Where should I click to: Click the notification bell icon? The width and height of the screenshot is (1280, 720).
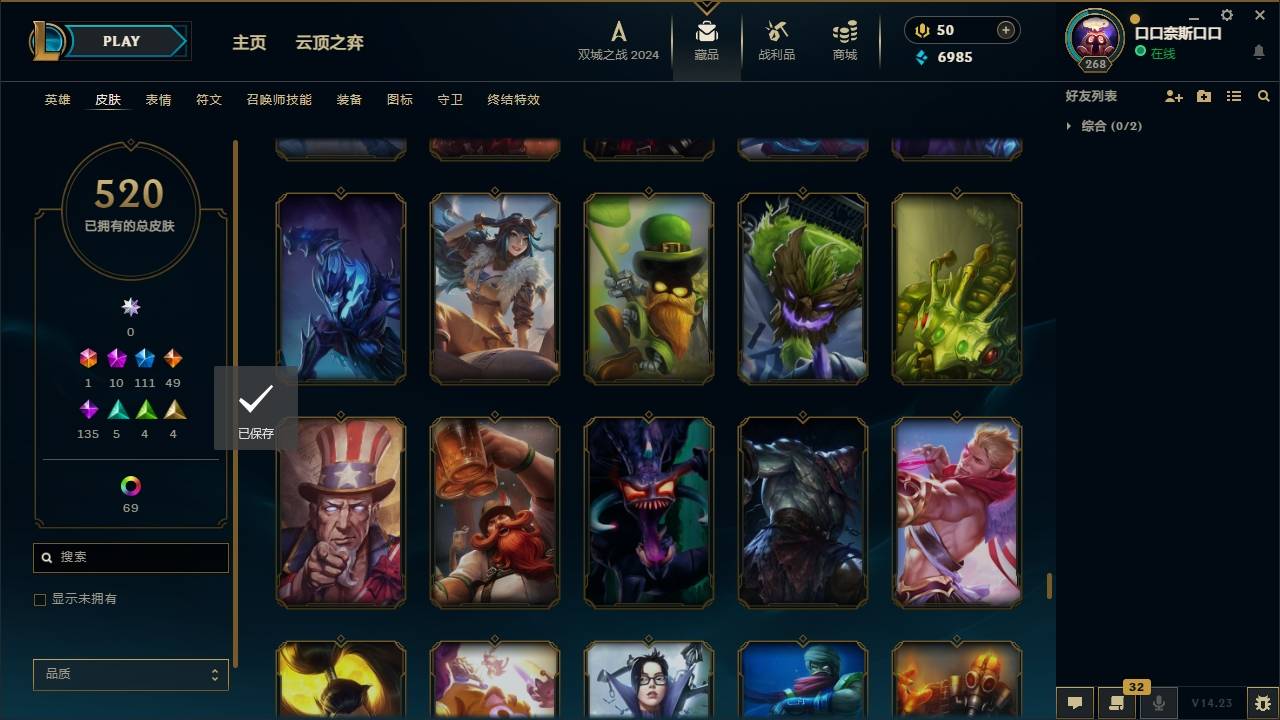[x=1258, y=53]
